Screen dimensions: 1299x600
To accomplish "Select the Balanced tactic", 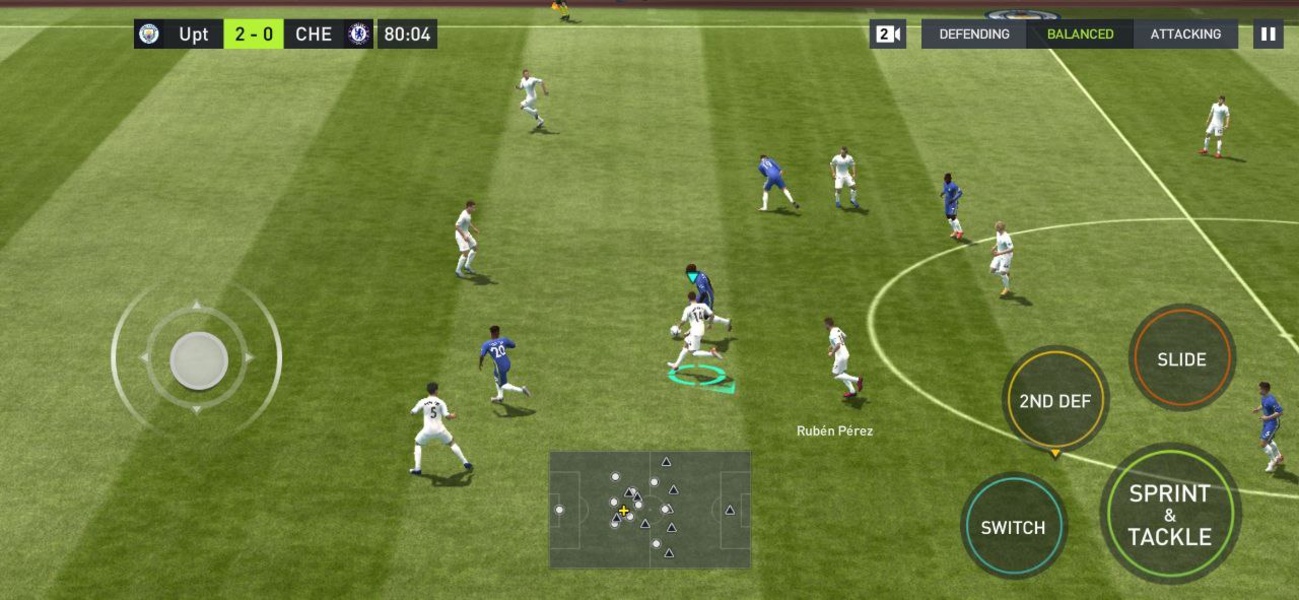I will 1080,34.
